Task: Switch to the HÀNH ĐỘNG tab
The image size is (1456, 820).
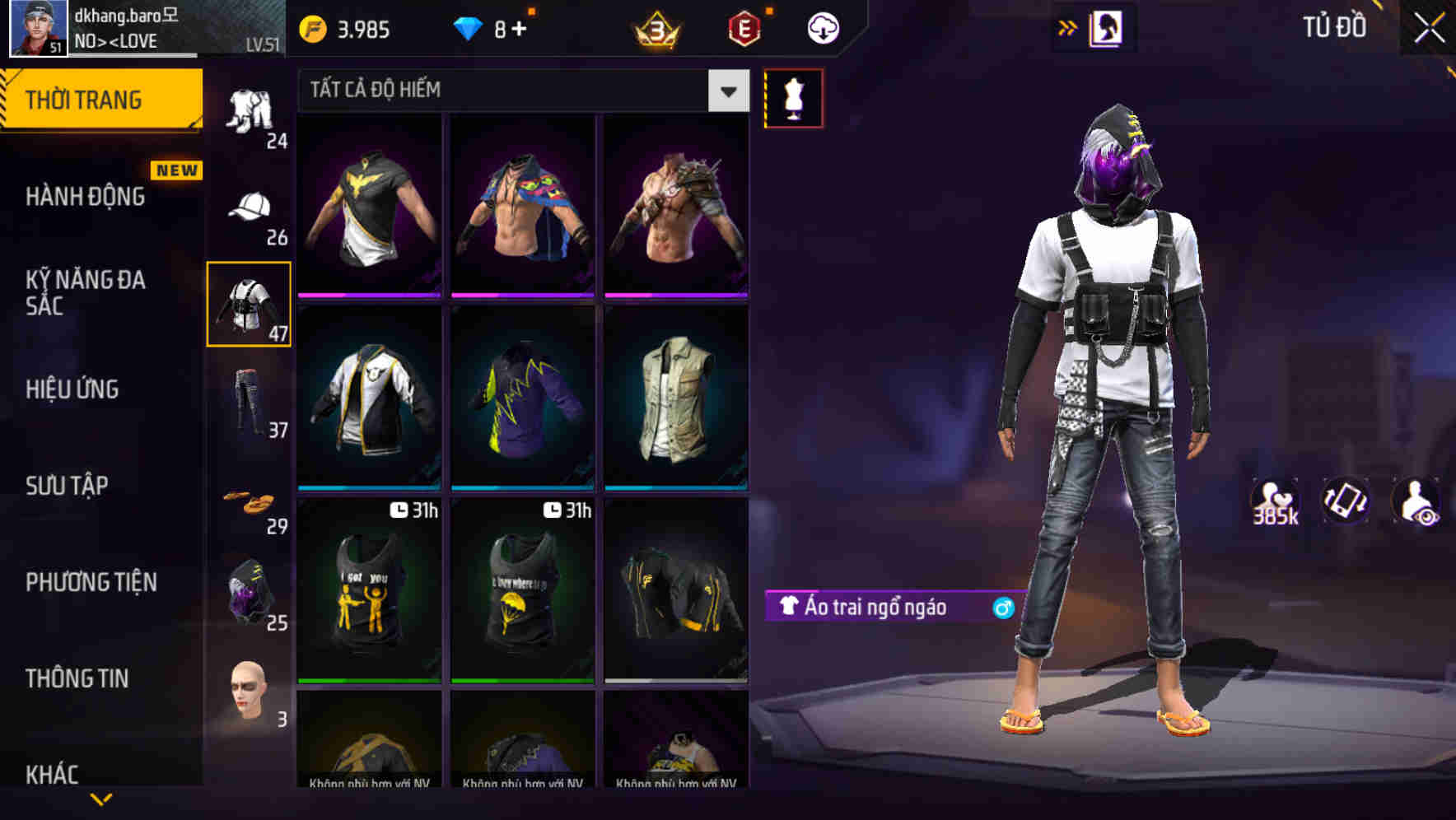Action: pyautogui.click(x=83, y=196)
